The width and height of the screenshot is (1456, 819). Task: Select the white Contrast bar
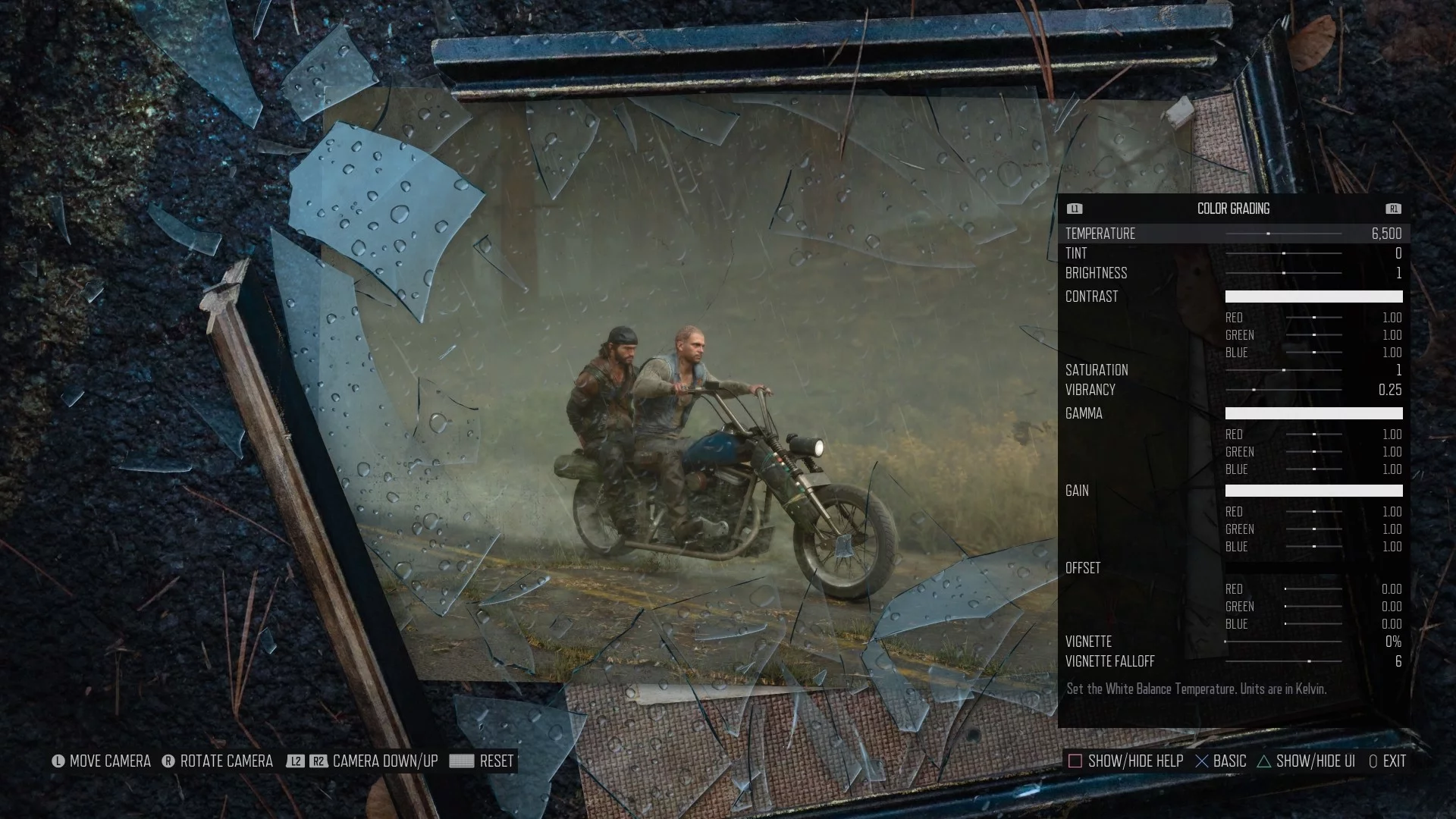point(1313,297)
